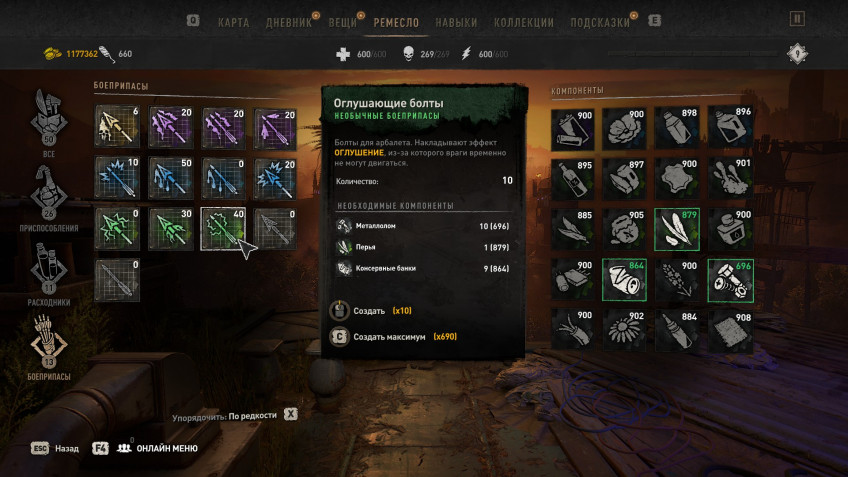Open the Онлайн меню
This screenshot has height=477, width=848.
tap(166, 448)
